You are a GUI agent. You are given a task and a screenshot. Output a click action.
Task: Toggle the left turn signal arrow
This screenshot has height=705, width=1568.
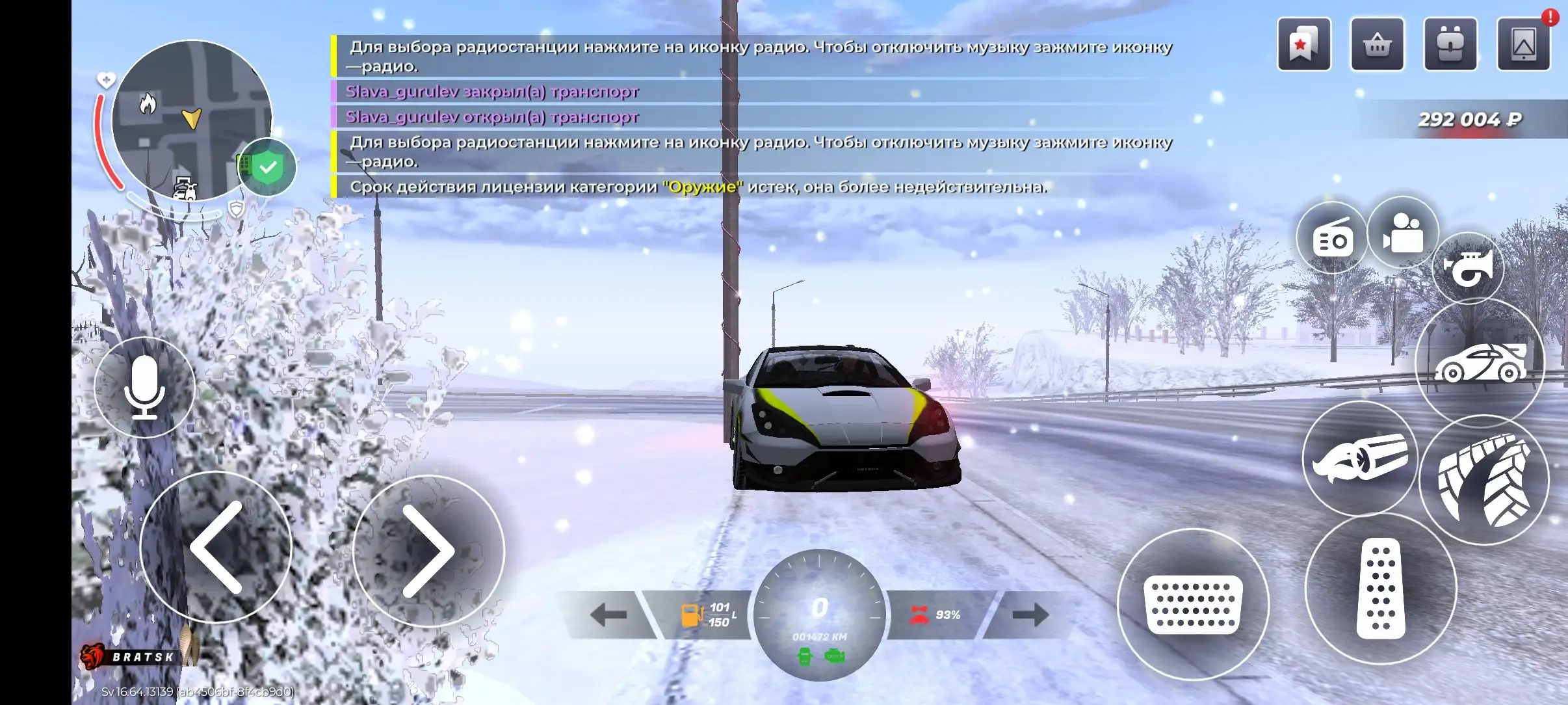(608, 615)
